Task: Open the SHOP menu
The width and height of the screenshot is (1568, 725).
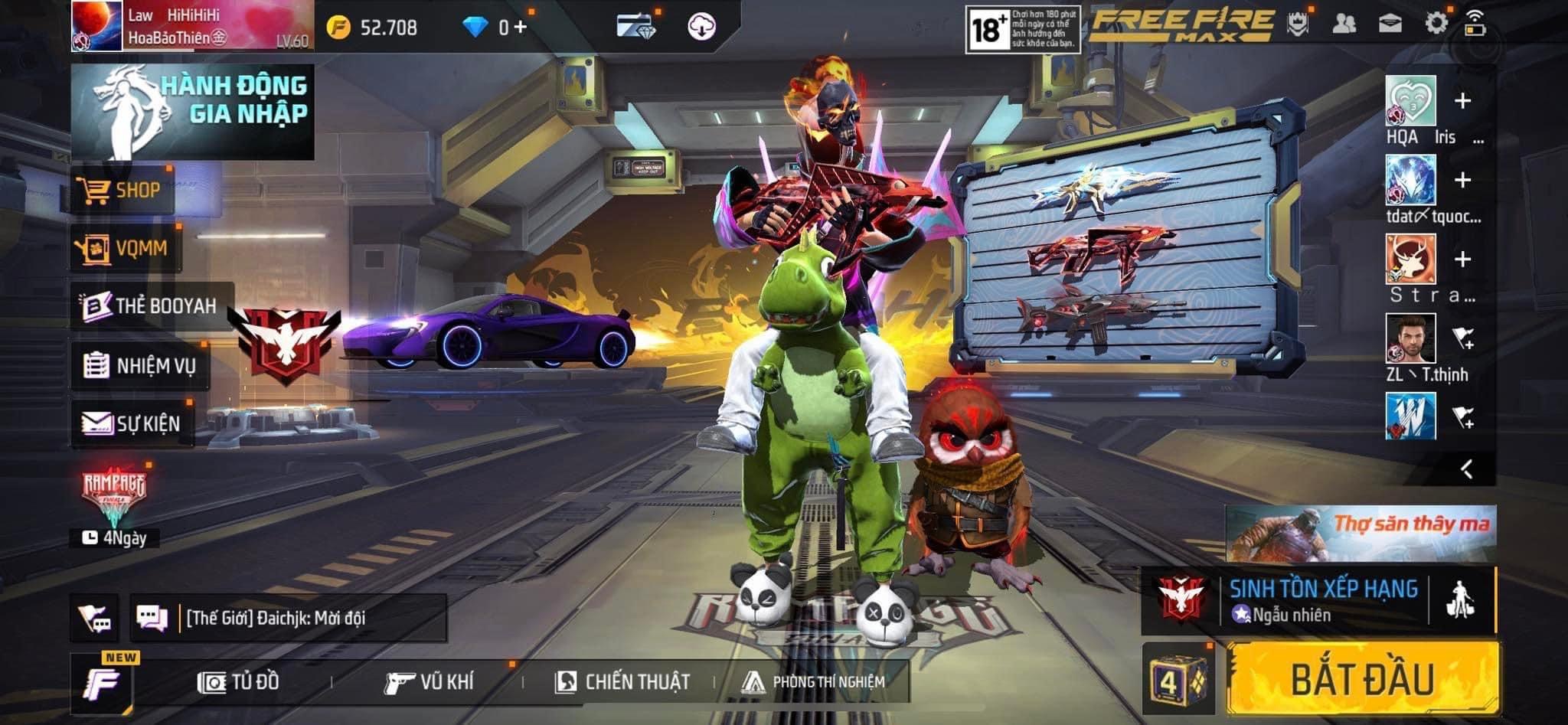Action: point(123,190)
